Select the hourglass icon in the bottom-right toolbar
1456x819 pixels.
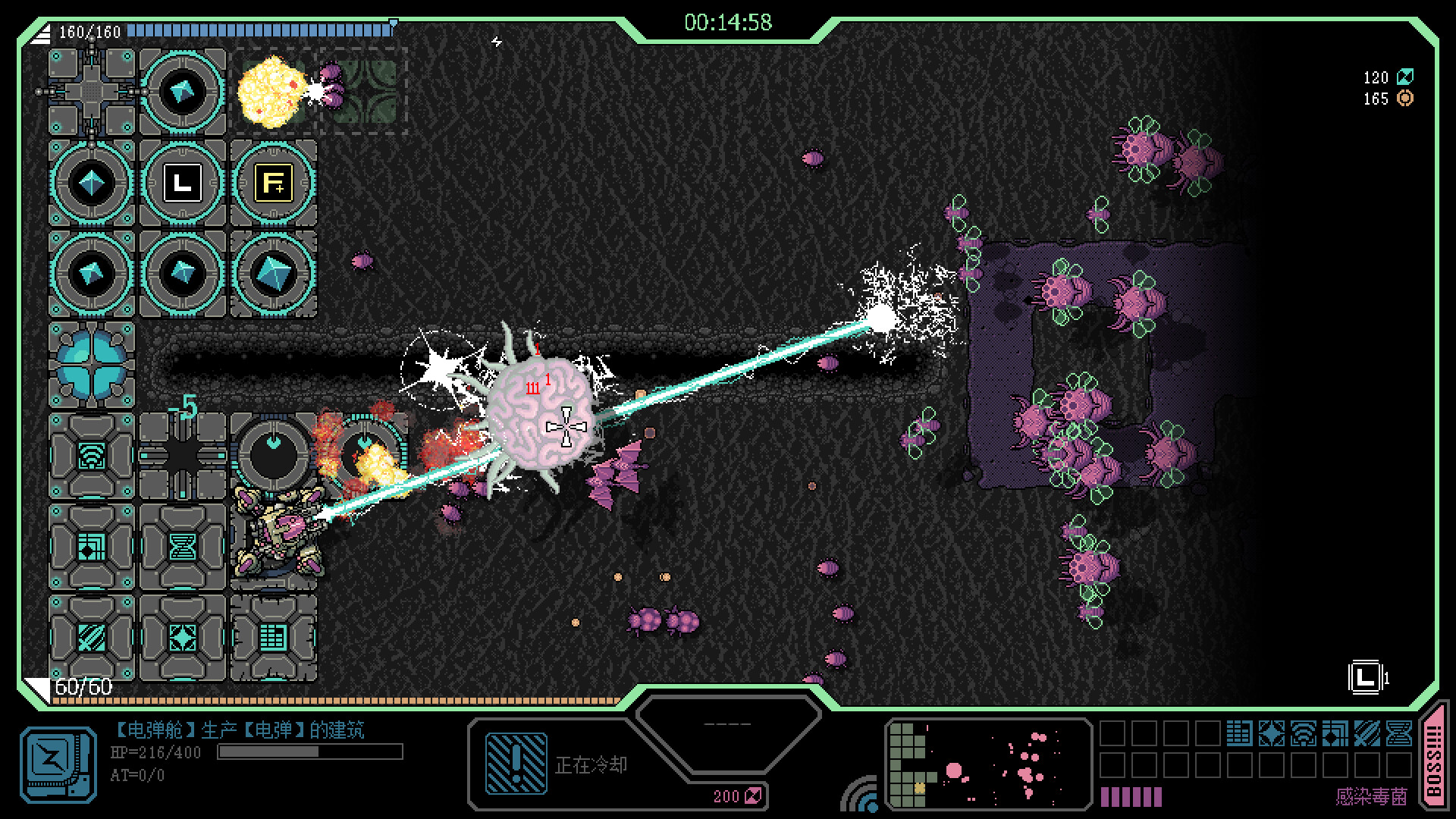1399,734
